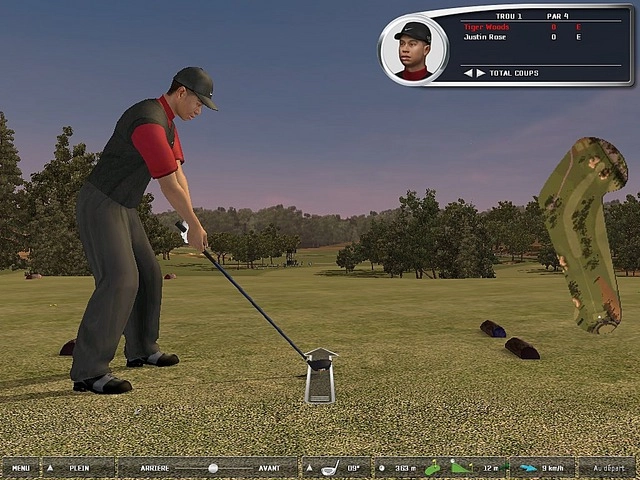Click the right arrow beside TOTAL COUPS
Image resolution: width=640 pixels, height=480 pixels.
click(480, 73)
